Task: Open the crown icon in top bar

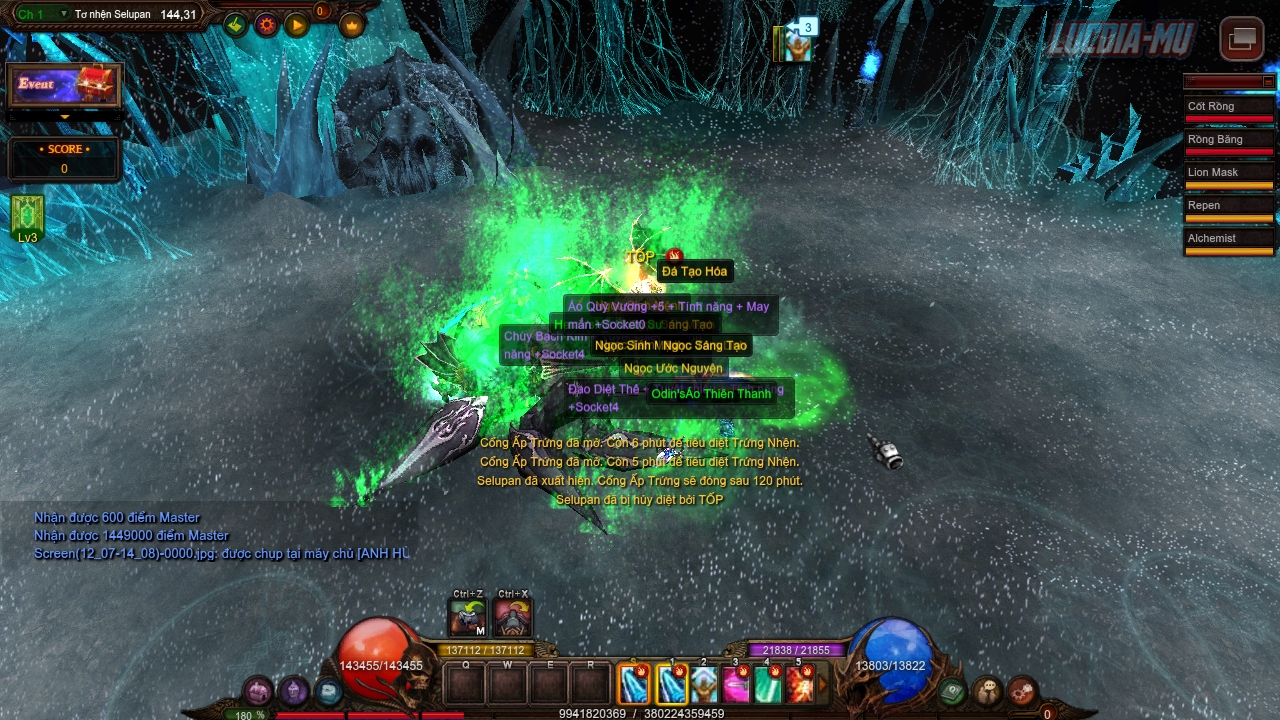Action: (352, 25)
